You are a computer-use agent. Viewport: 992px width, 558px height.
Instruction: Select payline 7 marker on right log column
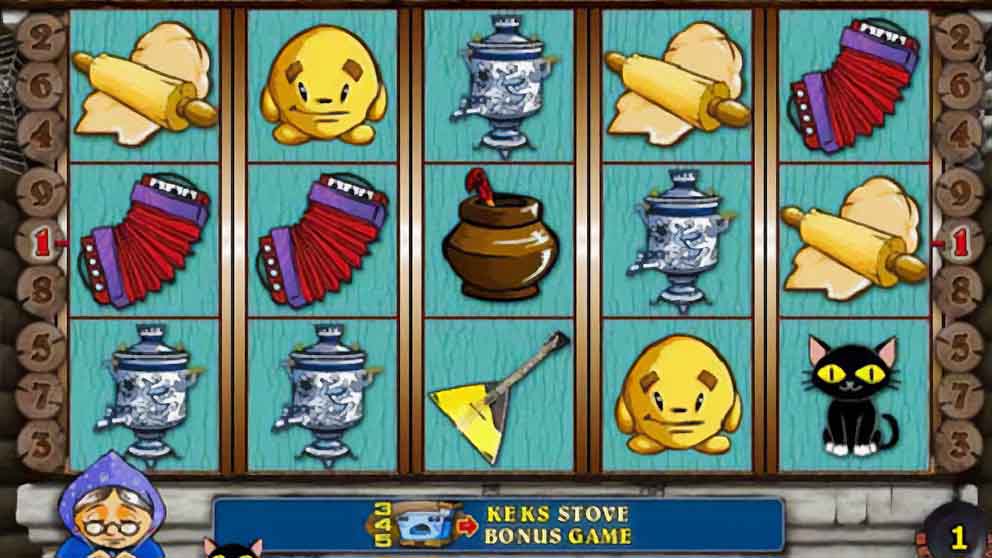[959, 393]
